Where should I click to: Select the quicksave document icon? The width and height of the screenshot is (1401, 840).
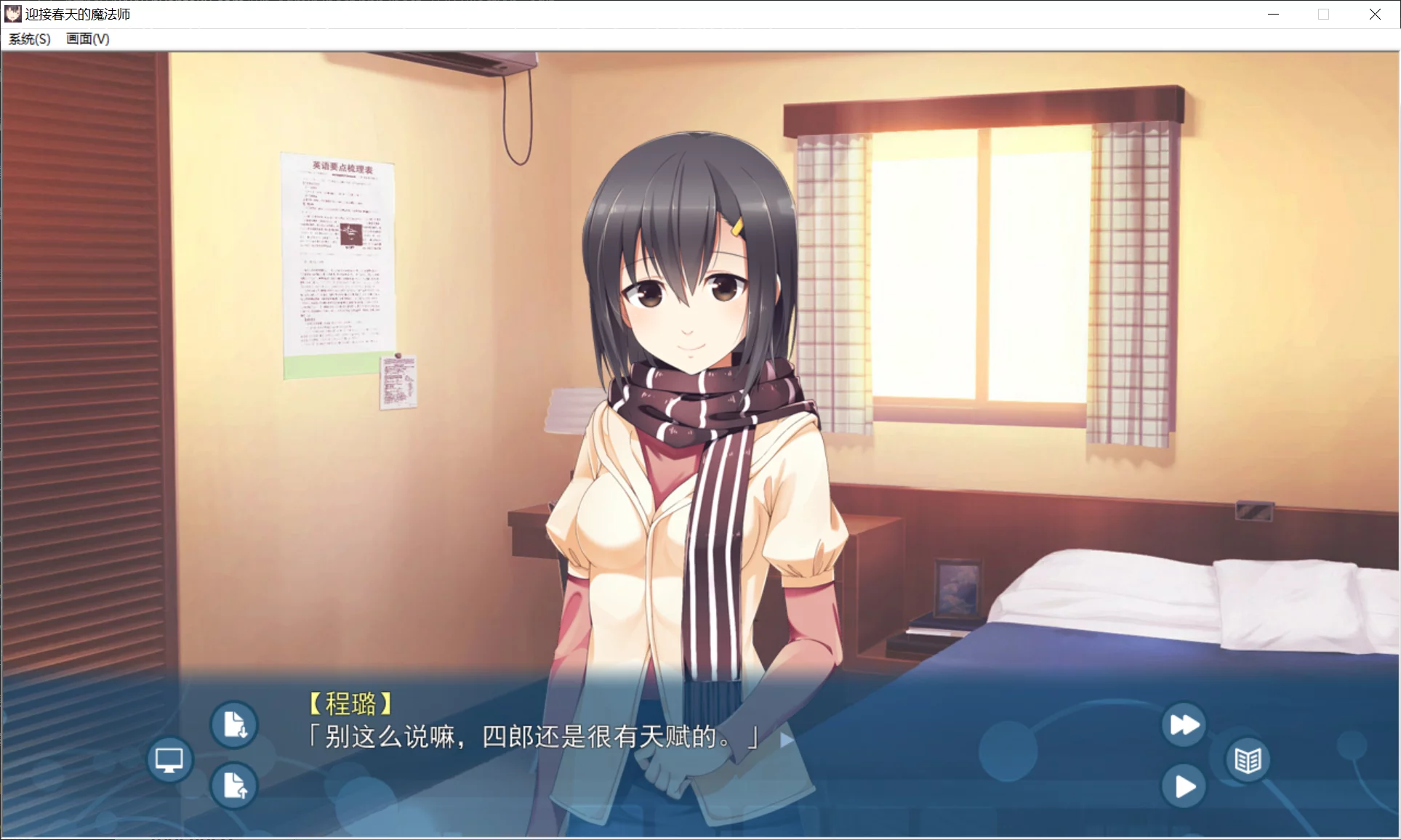(235, 724)
